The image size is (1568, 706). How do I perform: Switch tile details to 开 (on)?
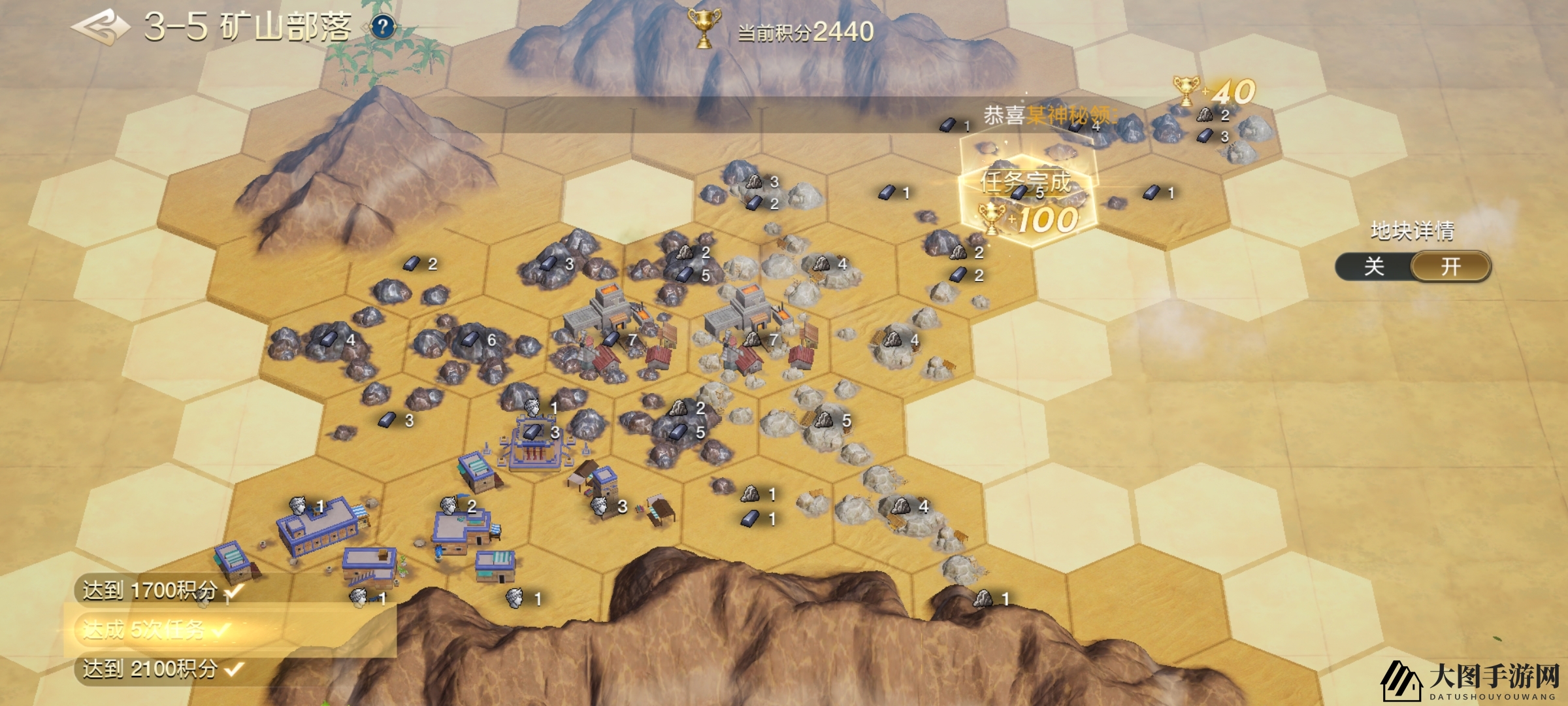(1450, 267)
